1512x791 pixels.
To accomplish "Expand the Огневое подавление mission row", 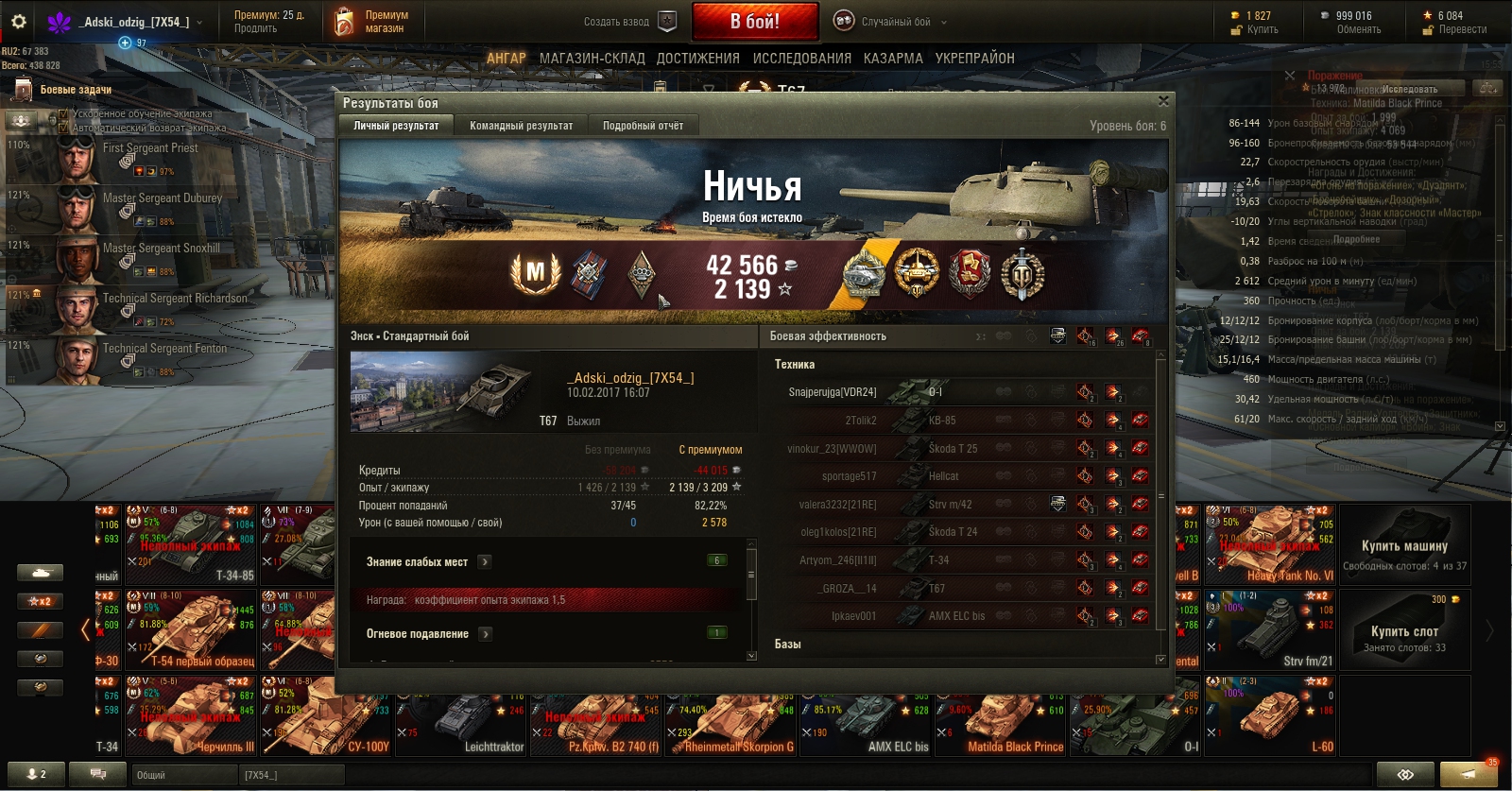I will [485, 634].
